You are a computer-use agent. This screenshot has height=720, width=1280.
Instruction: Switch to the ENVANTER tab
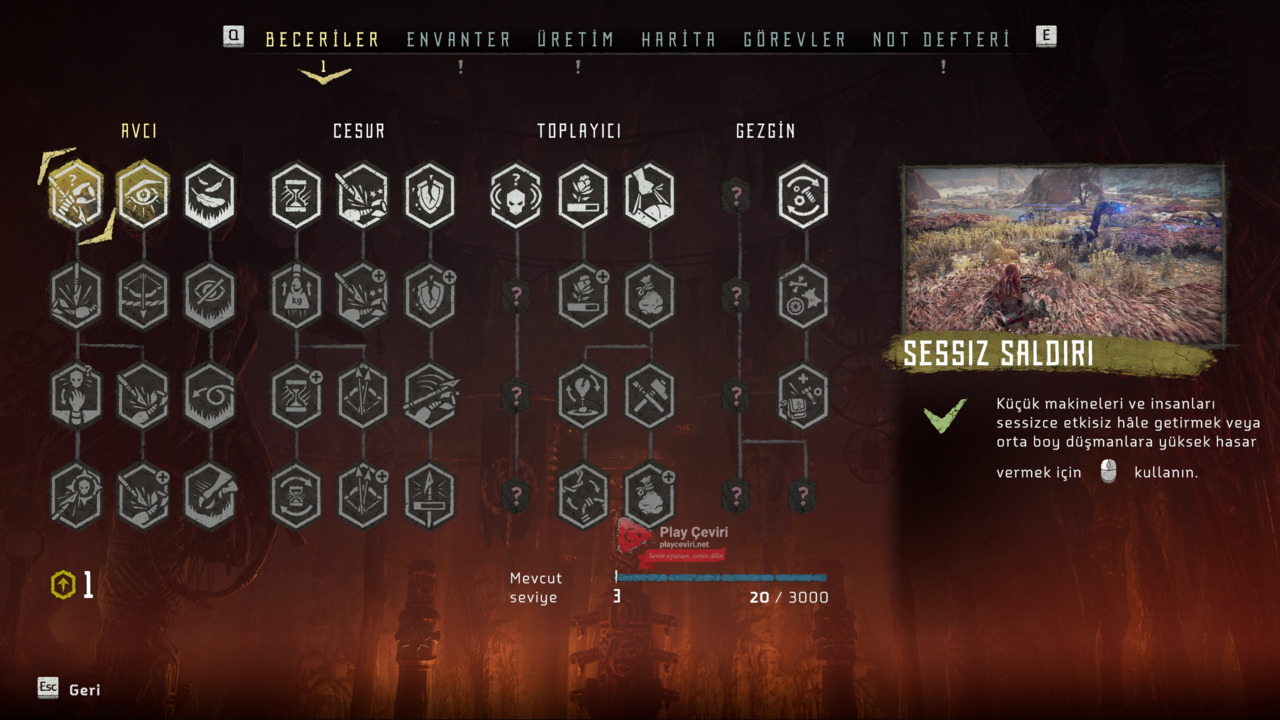458,40
